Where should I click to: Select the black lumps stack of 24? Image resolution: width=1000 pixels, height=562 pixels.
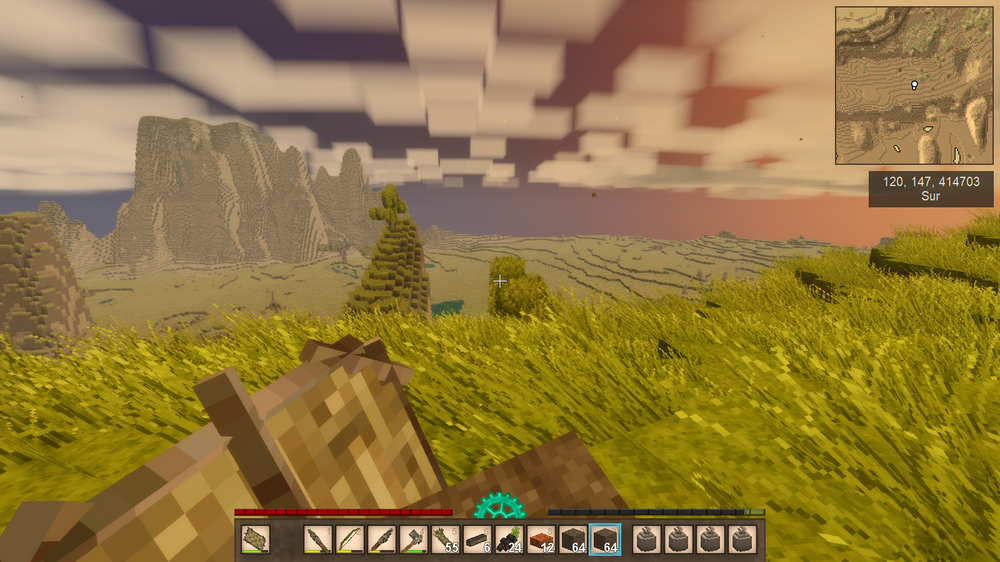(509, 540)
